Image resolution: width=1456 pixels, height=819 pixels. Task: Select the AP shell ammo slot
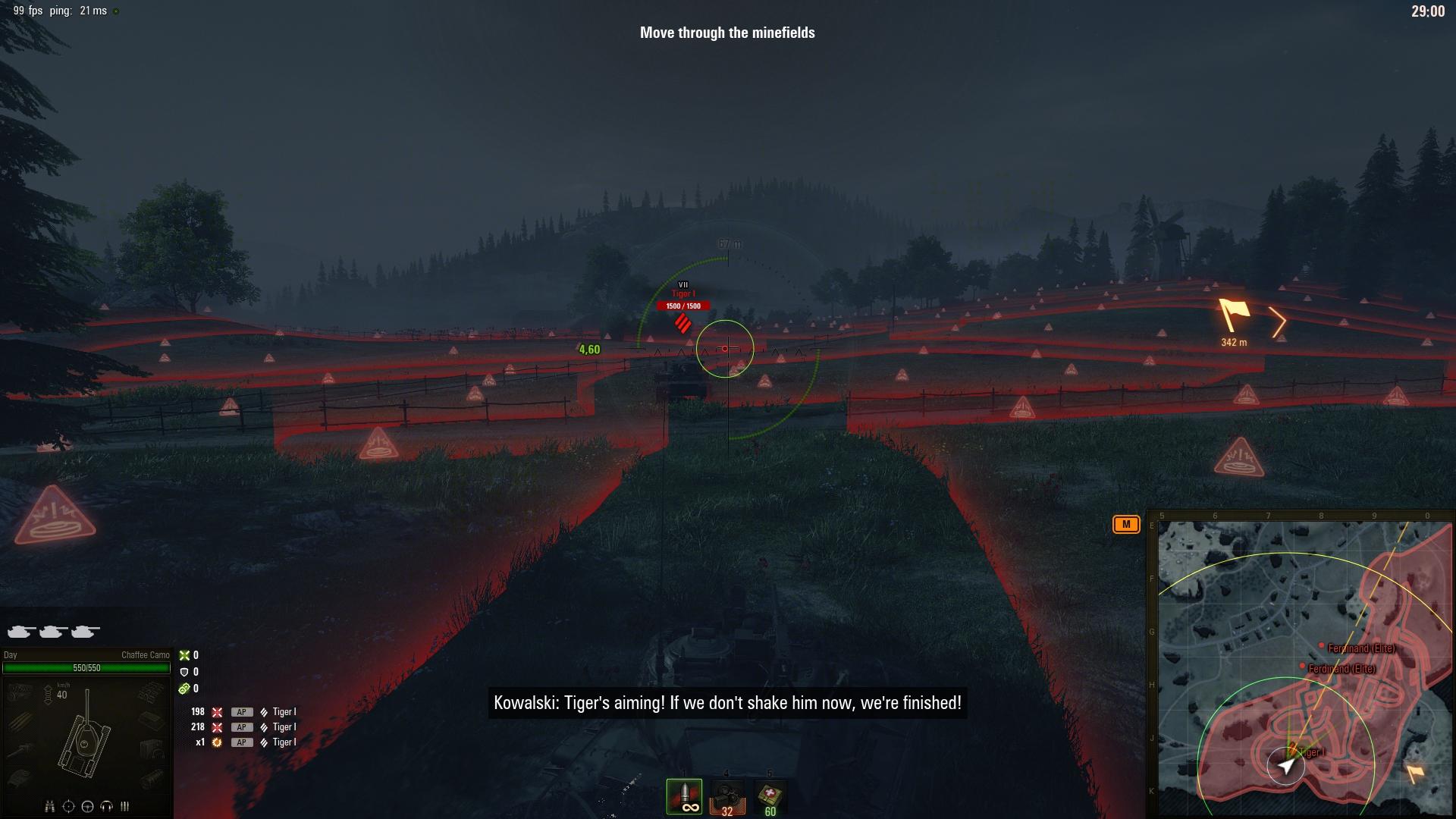click(684, 796)
